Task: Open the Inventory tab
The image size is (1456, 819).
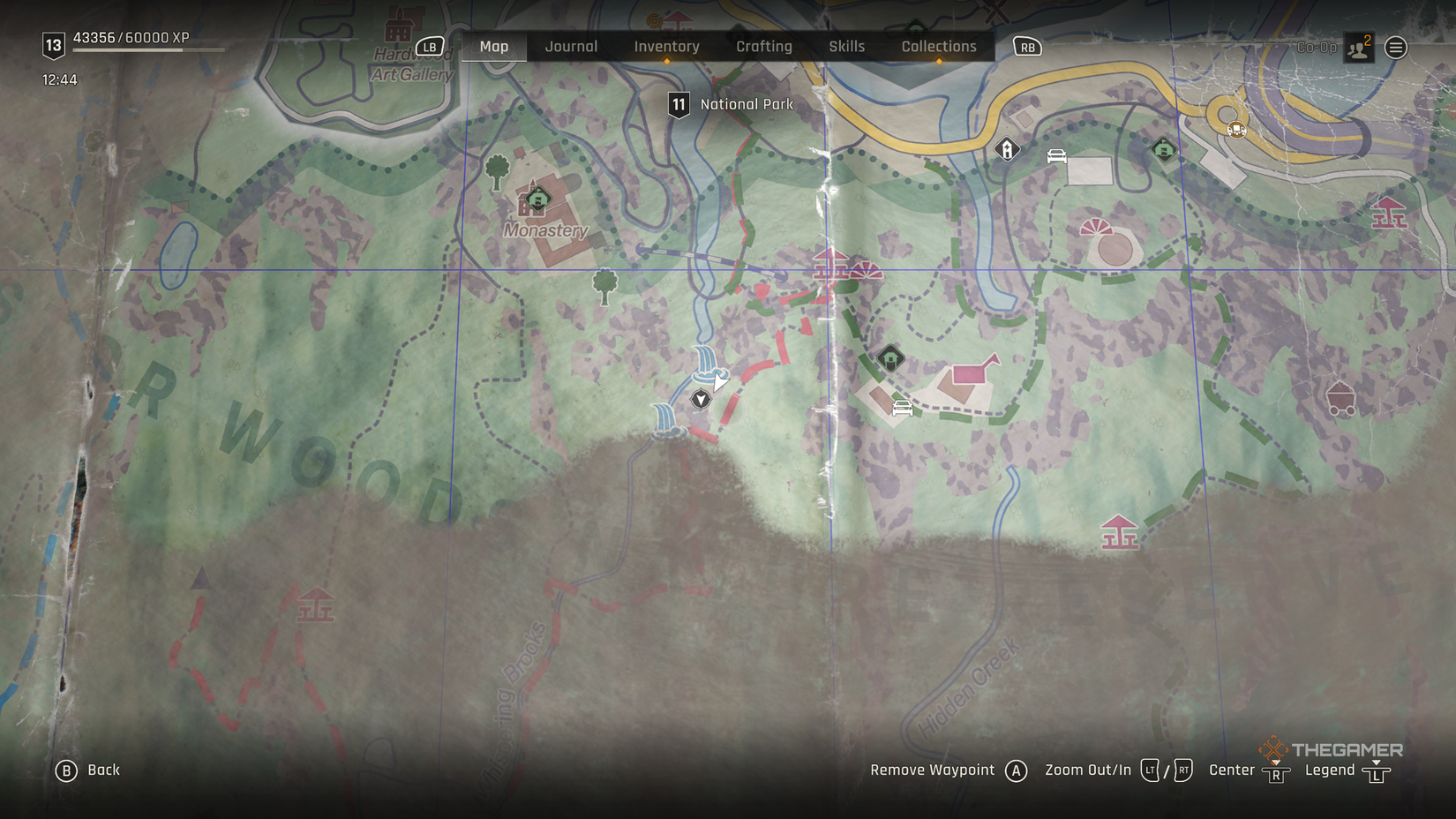Action: 666,47
